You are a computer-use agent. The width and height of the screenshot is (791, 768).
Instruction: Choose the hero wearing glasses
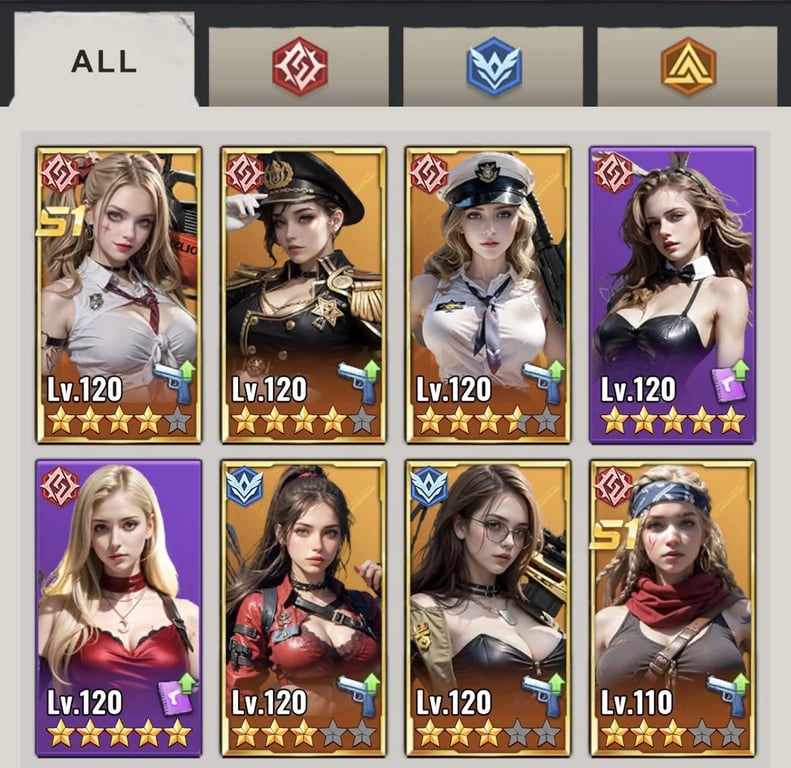coord(488,608)
